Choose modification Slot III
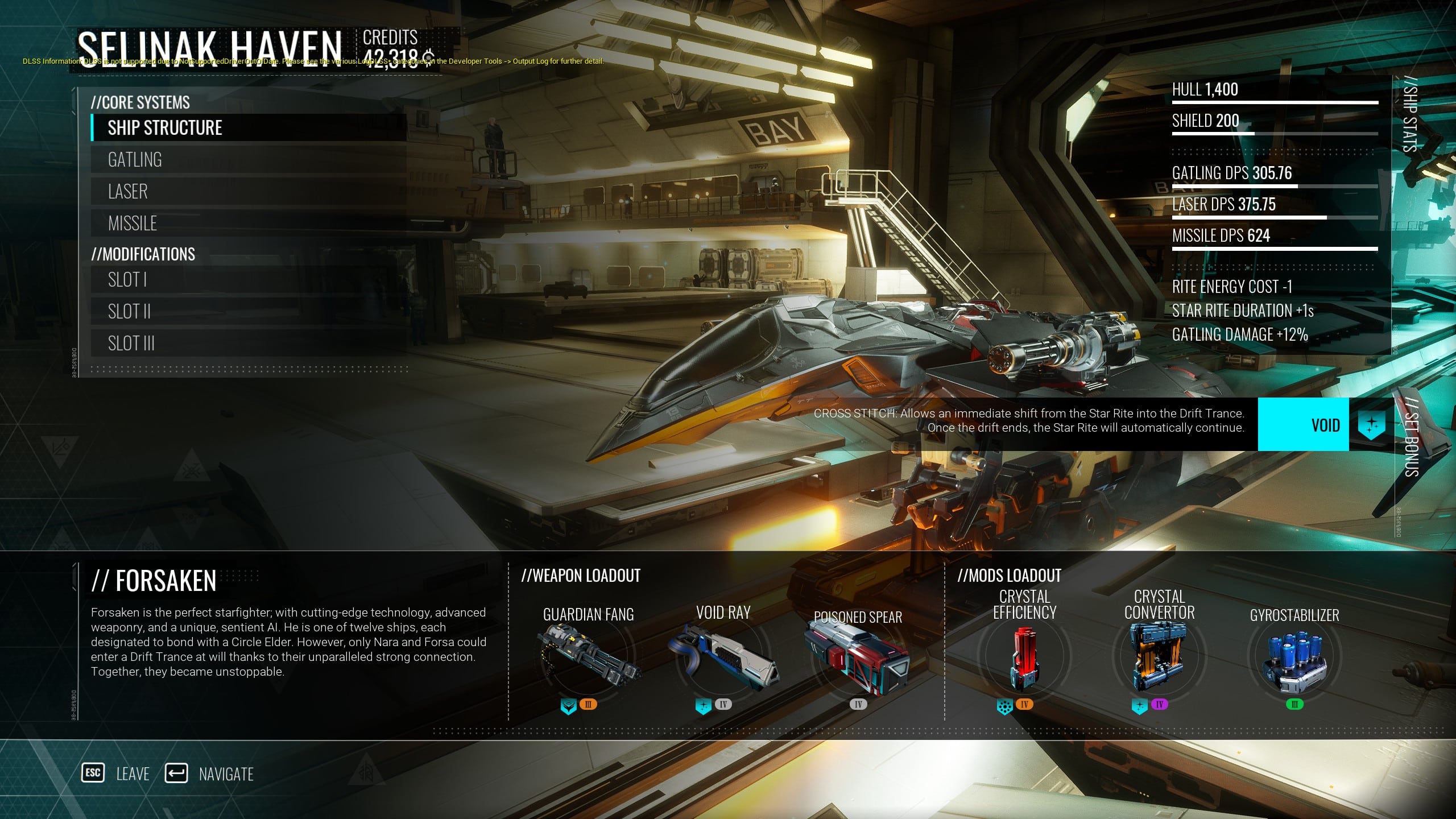1456x819 pixels. [249, 344]
